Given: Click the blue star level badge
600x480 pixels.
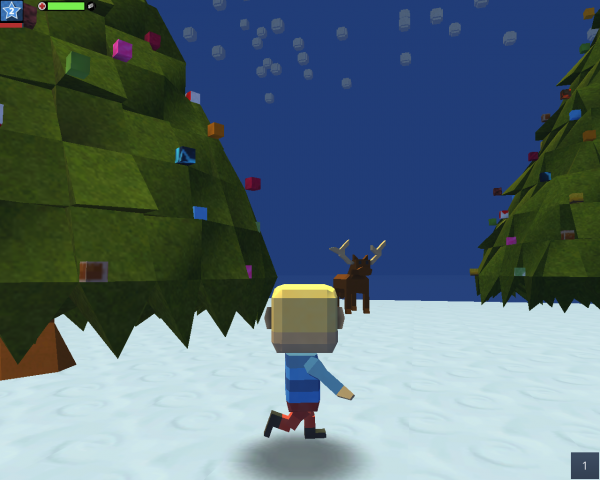Looking at the screenshot, I should click(x=11, y=11).
